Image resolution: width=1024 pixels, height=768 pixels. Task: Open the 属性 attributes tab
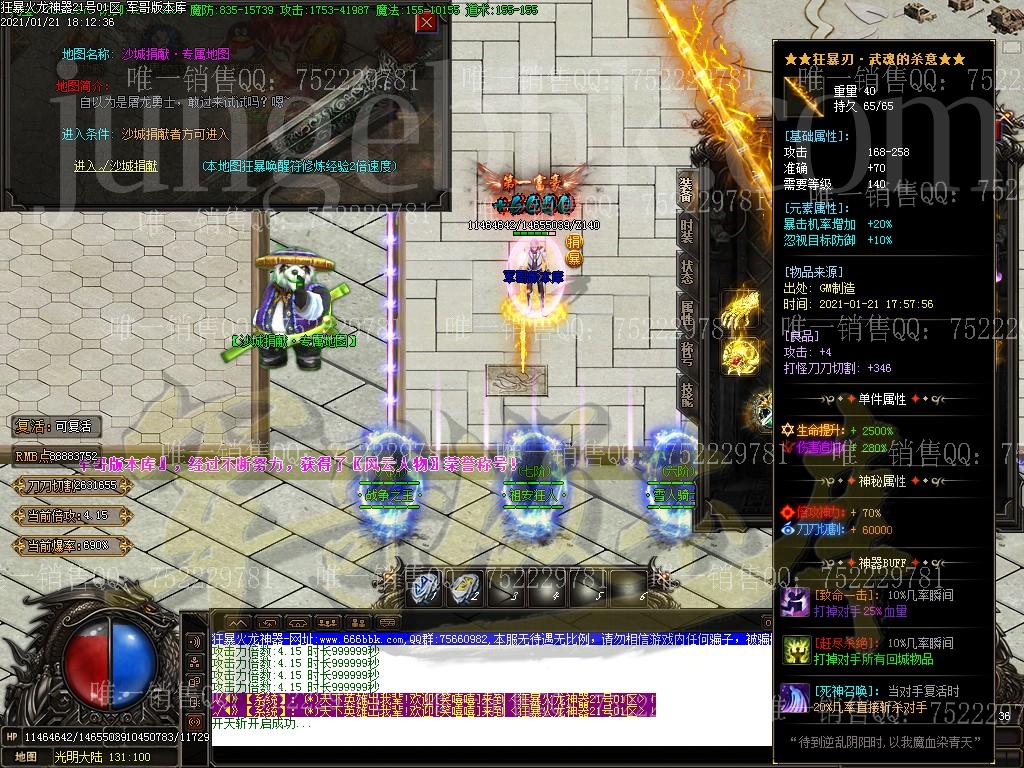coord(686,312)
